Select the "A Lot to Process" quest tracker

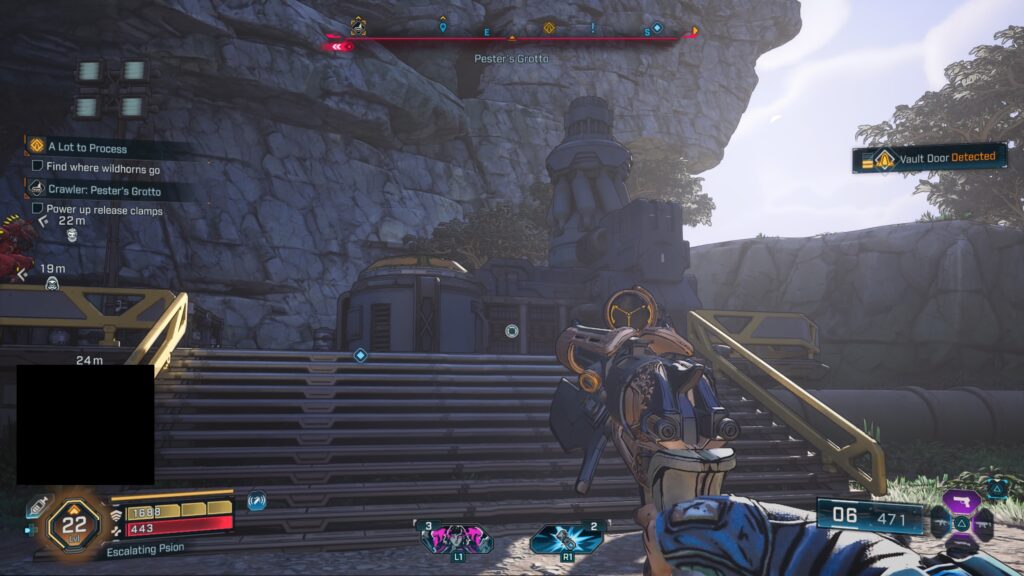86,148
